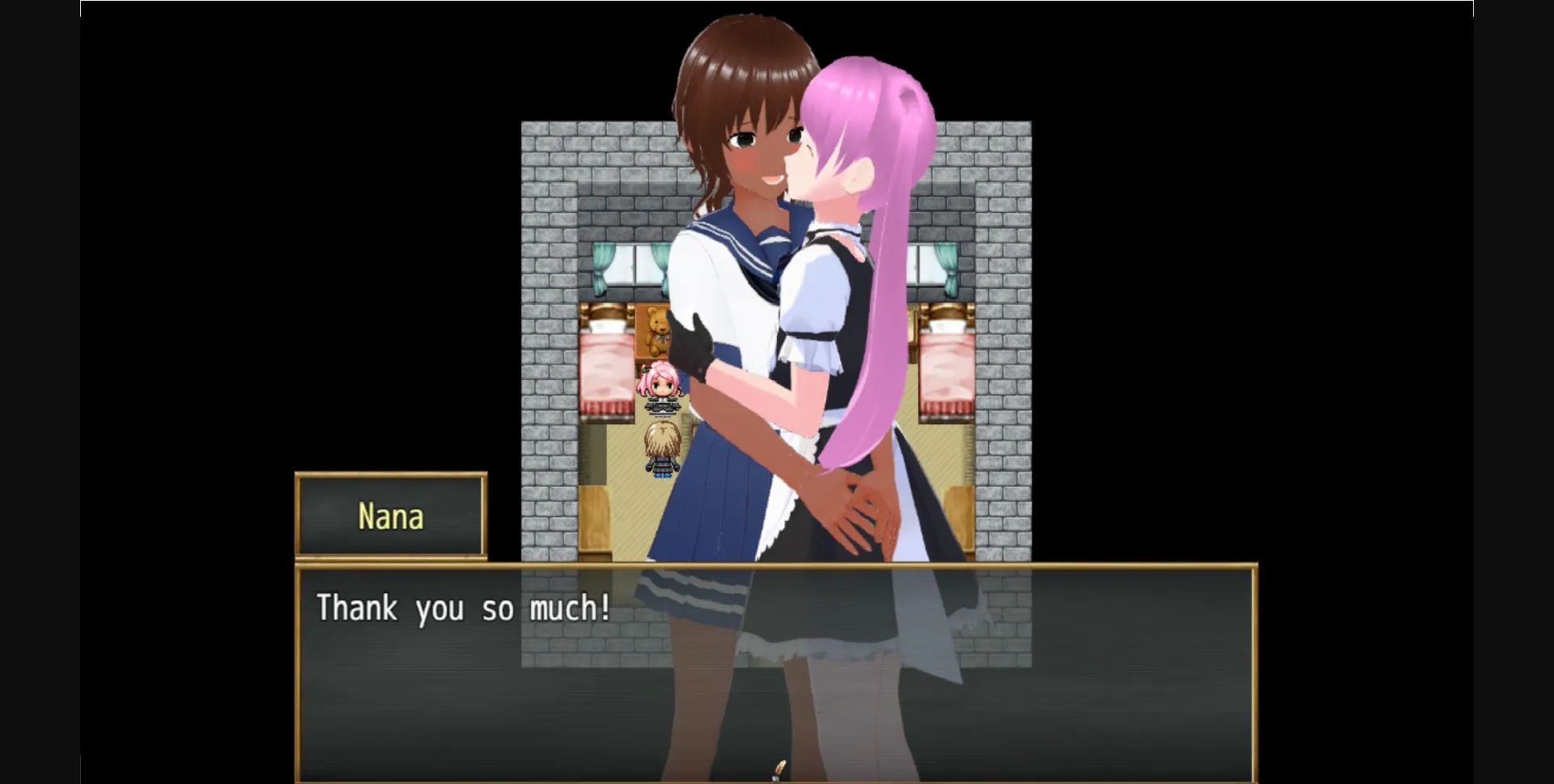The width and height of the screenshot is (1554, 784).
Task: Select the Nana name plate
Action: point(391,515)
